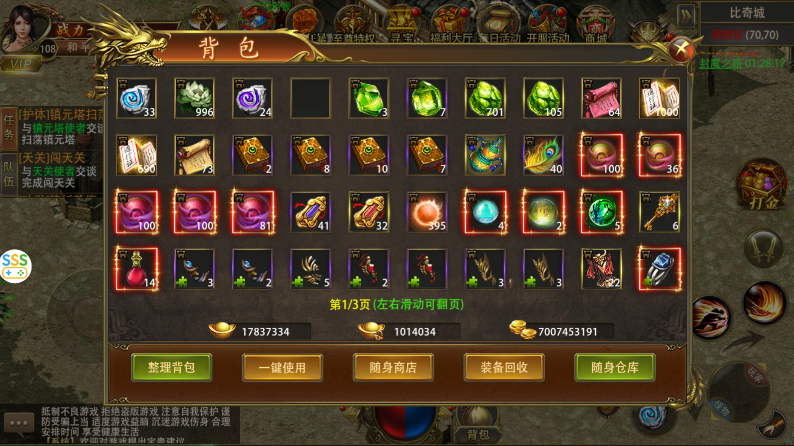Choose the rolled parchment scroll stack of 73
The width and height of the screenshot is (794, 446).
194,155
